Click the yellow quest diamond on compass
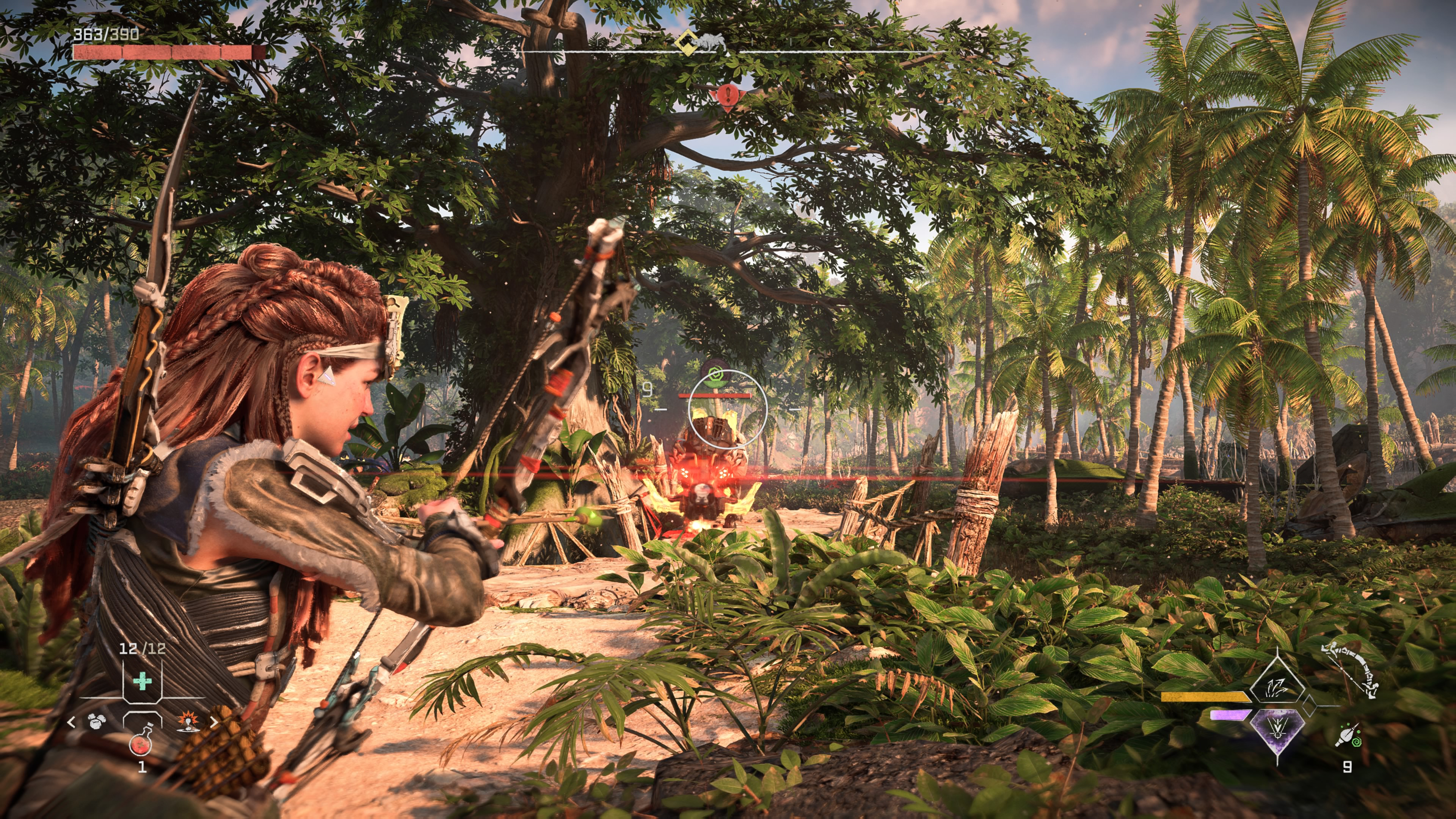Viewport: 1456px width, 819px height. 687,43
